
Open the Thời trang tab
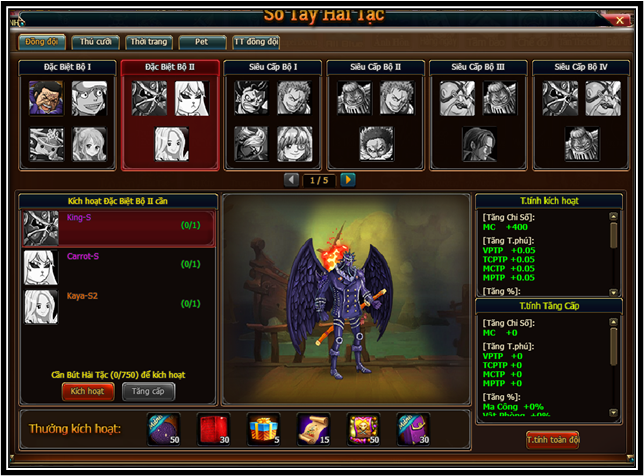point(148,42)
